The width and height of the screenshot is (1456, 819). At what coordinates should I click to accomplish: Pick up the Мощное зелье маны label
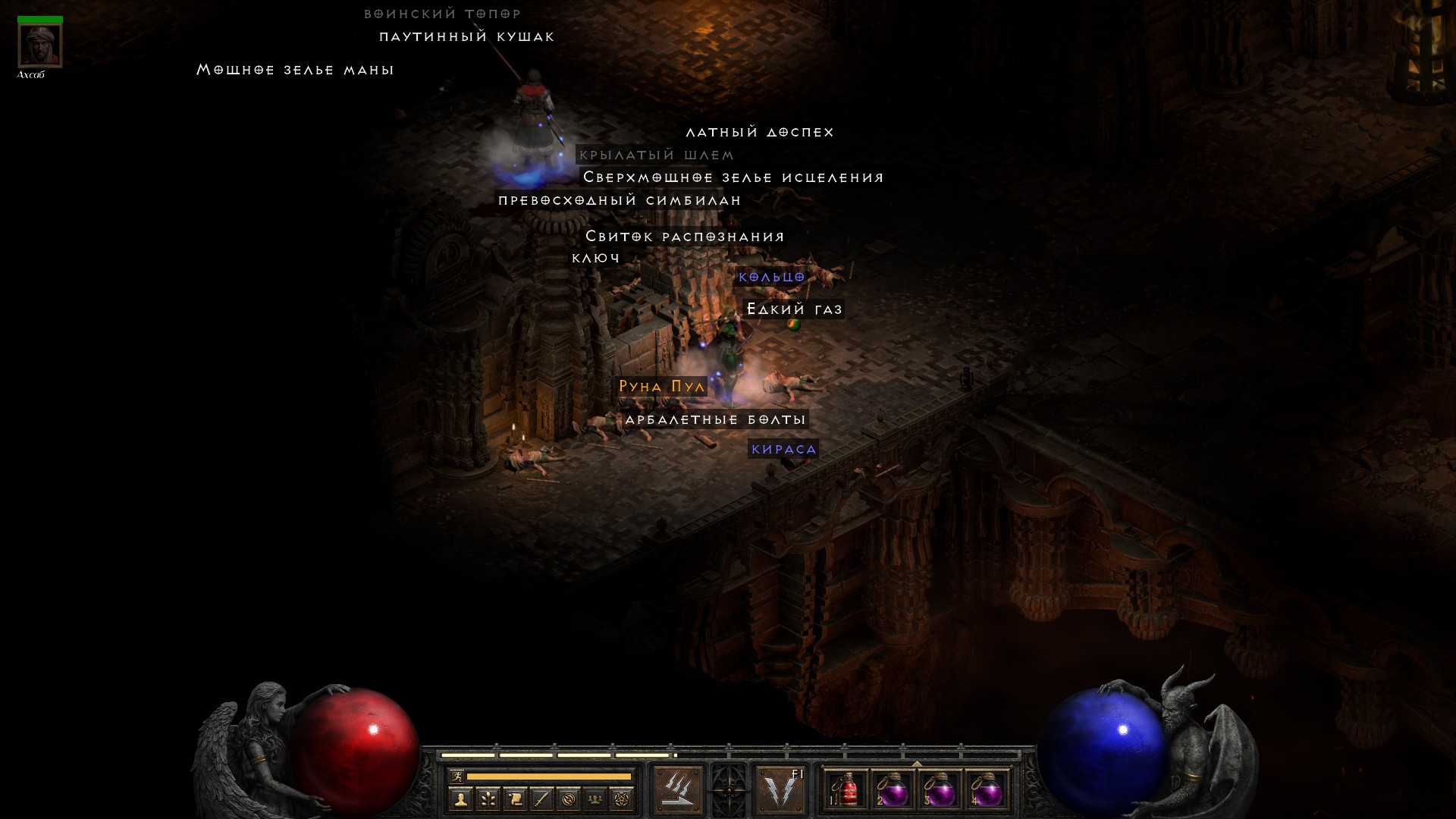(295, 70)
